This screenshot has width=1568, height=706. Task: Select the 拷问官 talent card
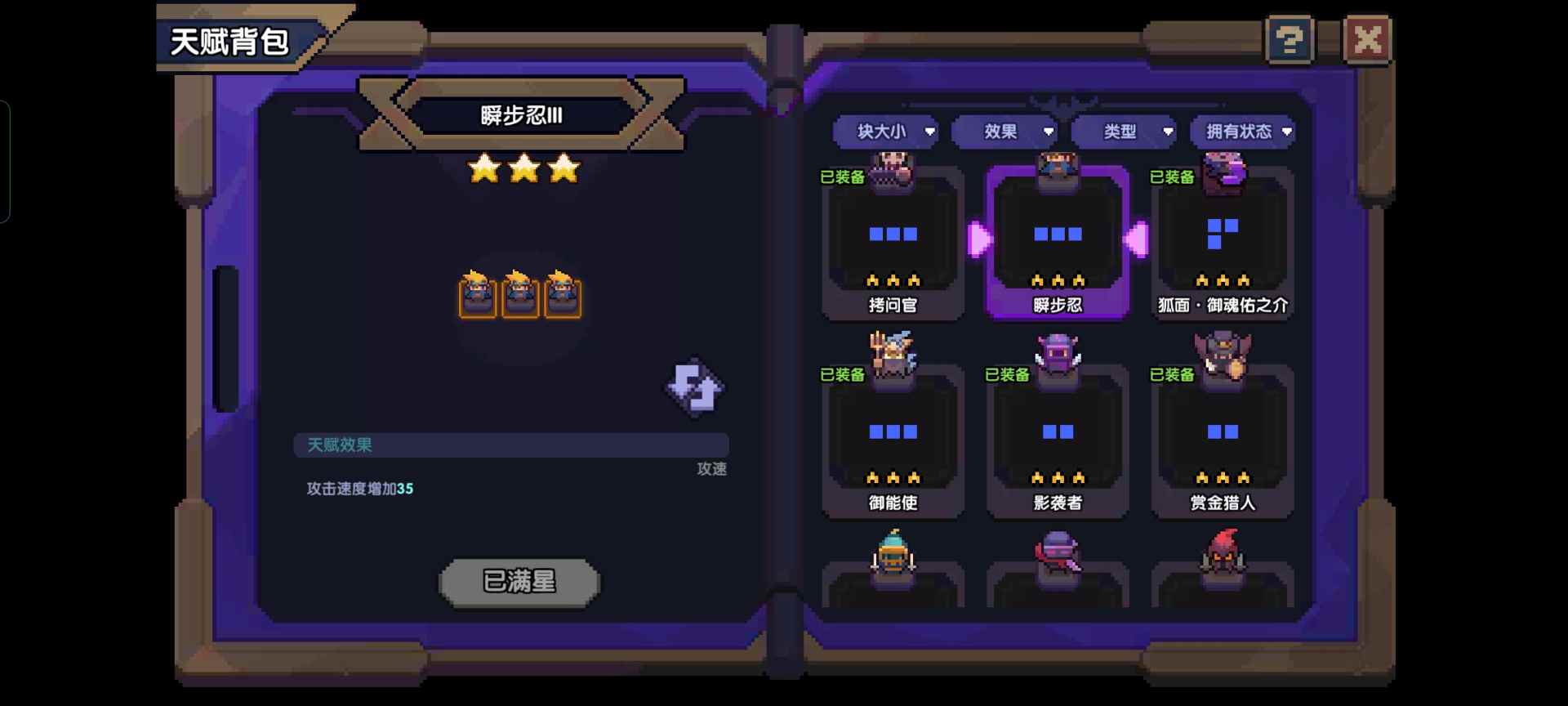892,245
